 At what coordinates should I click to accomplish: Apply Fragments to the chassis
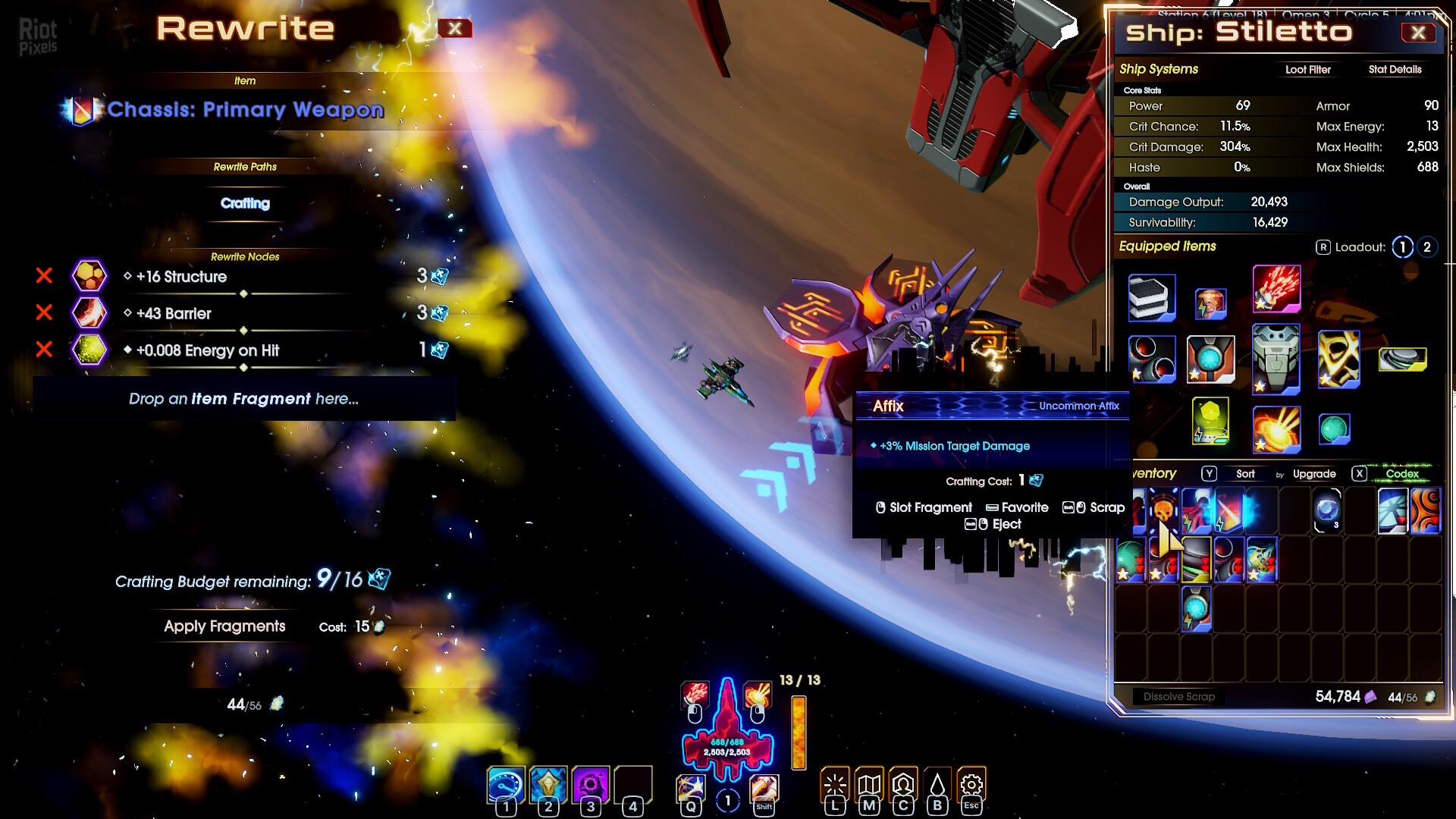[x=224, y=626]
